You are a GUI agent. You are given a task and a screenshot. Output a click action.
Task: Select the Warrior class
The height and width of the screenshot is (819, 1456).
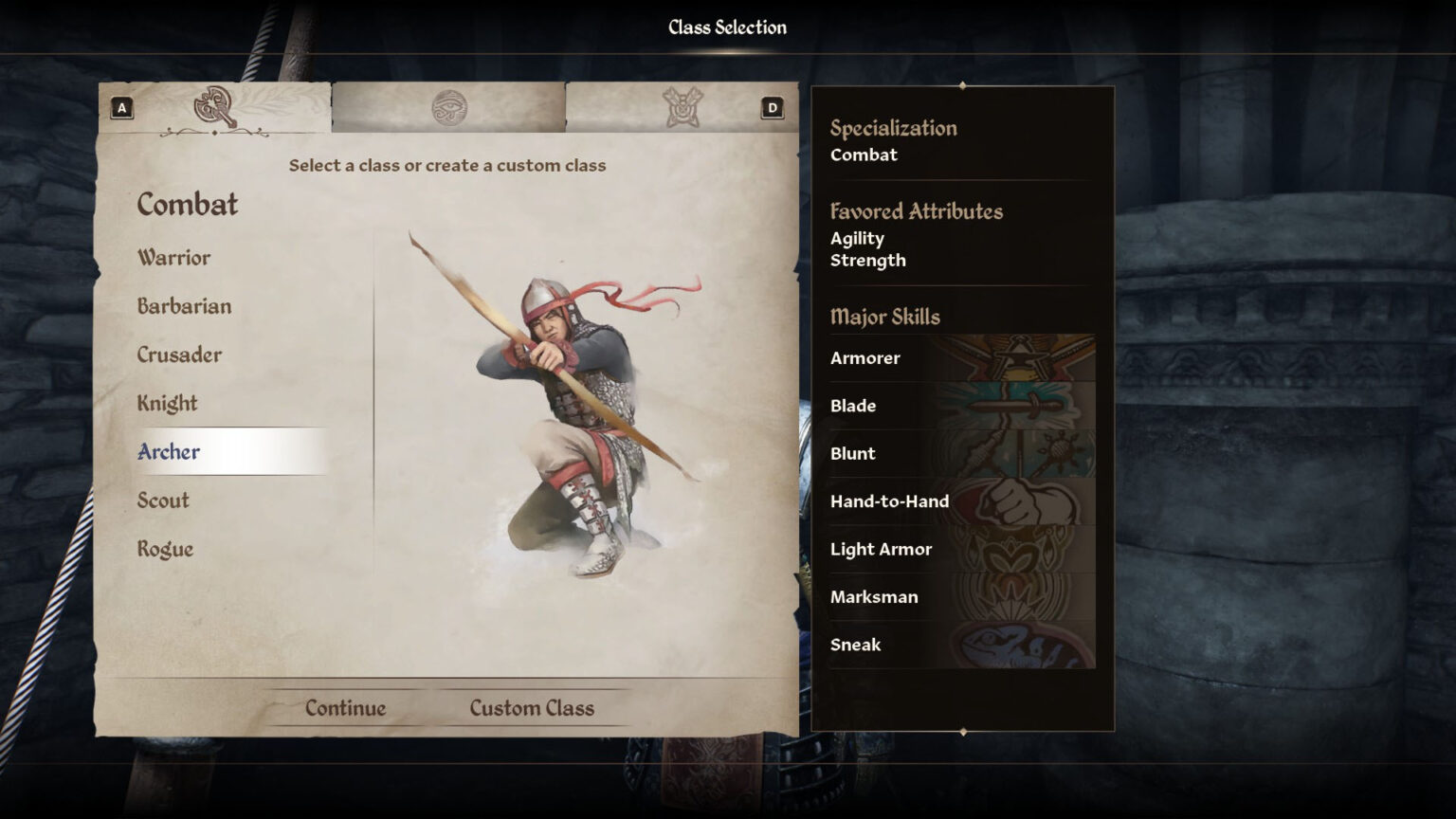174,257
